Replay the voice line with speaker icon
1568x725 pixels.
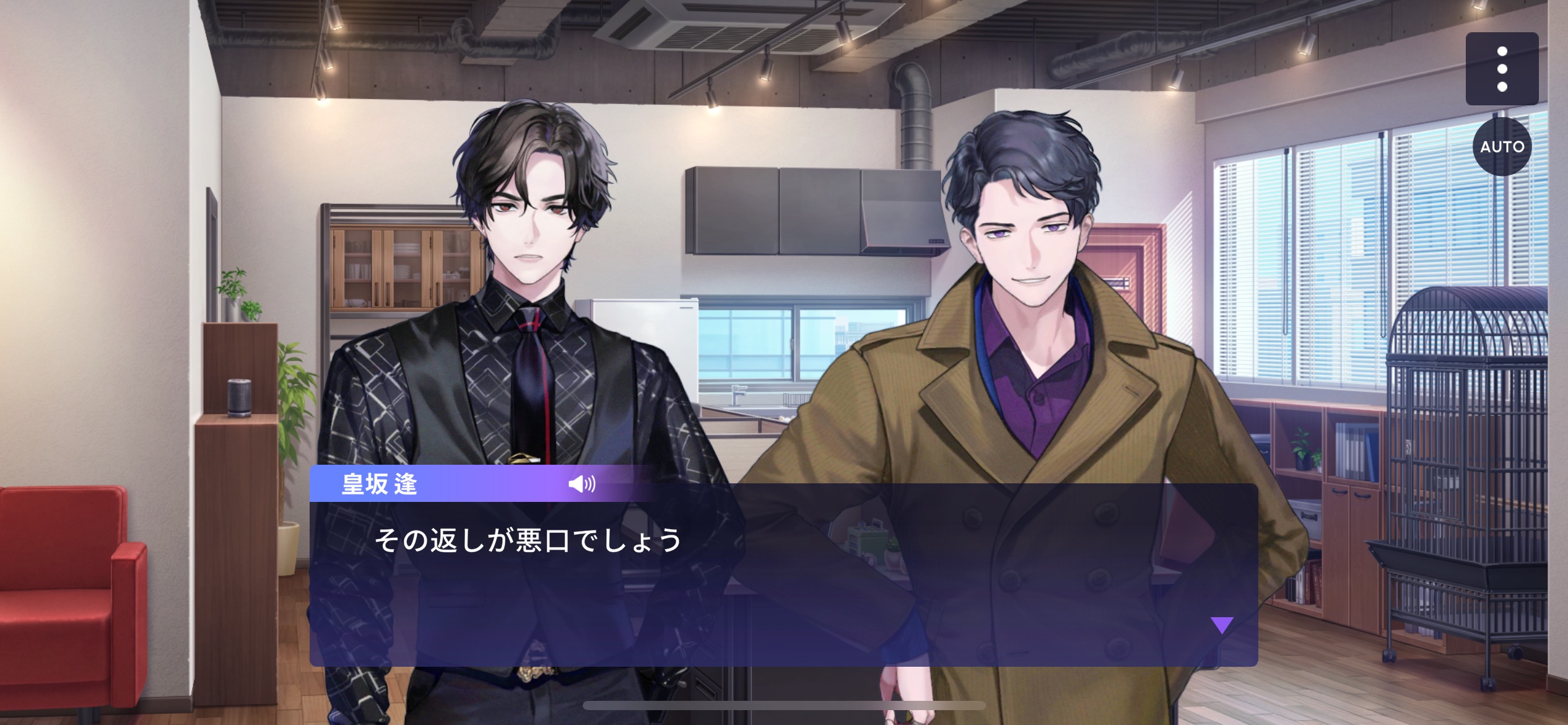[x=581, y=483]
